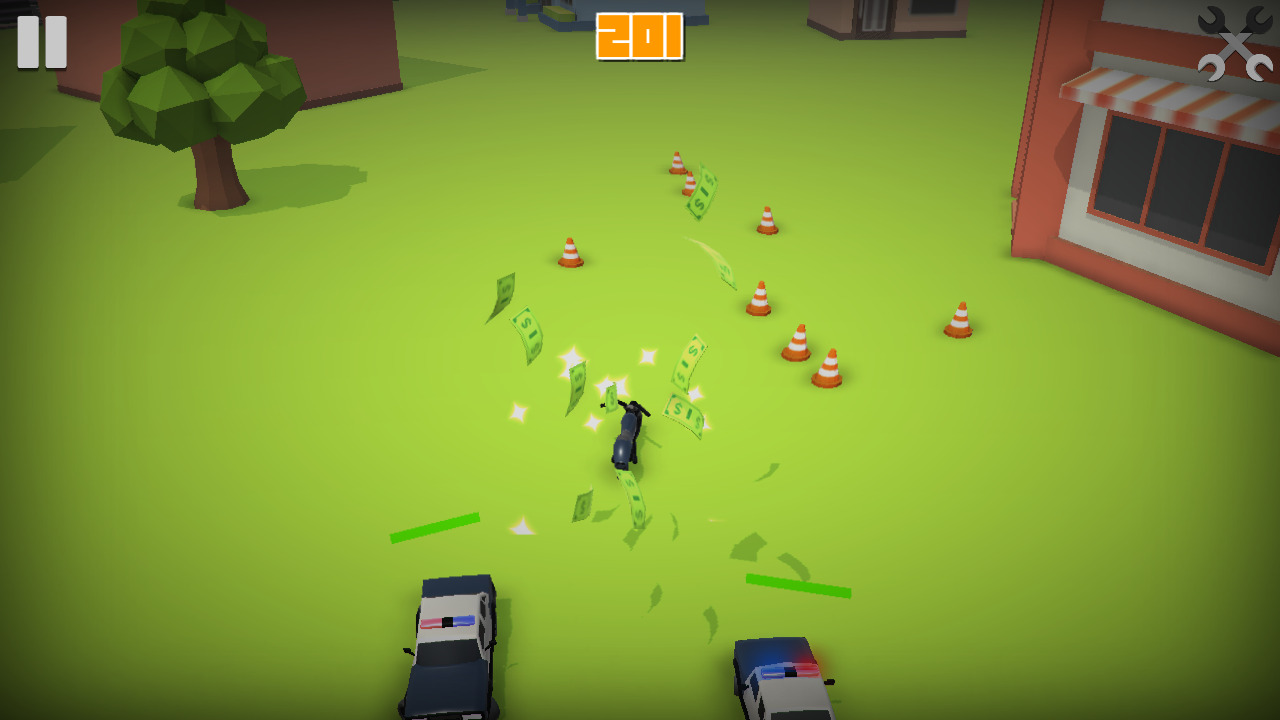Screen dimensions: 1280x720
Task: Click the score counter showing 201
Action: pos(642,38)
